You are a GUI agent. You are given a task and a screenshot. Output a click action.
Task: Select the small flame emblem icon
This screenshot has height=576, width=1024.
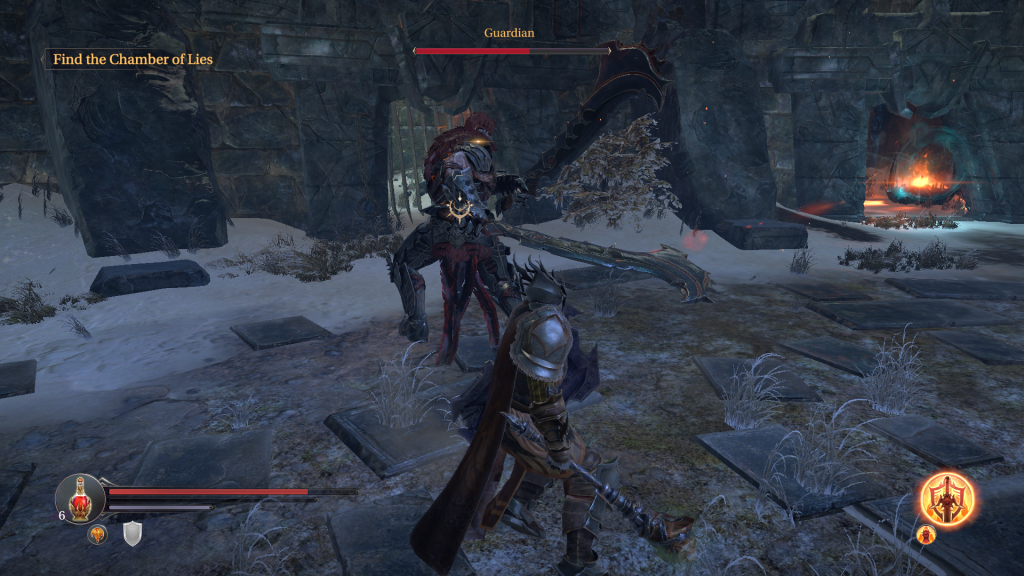pos(98,535)
